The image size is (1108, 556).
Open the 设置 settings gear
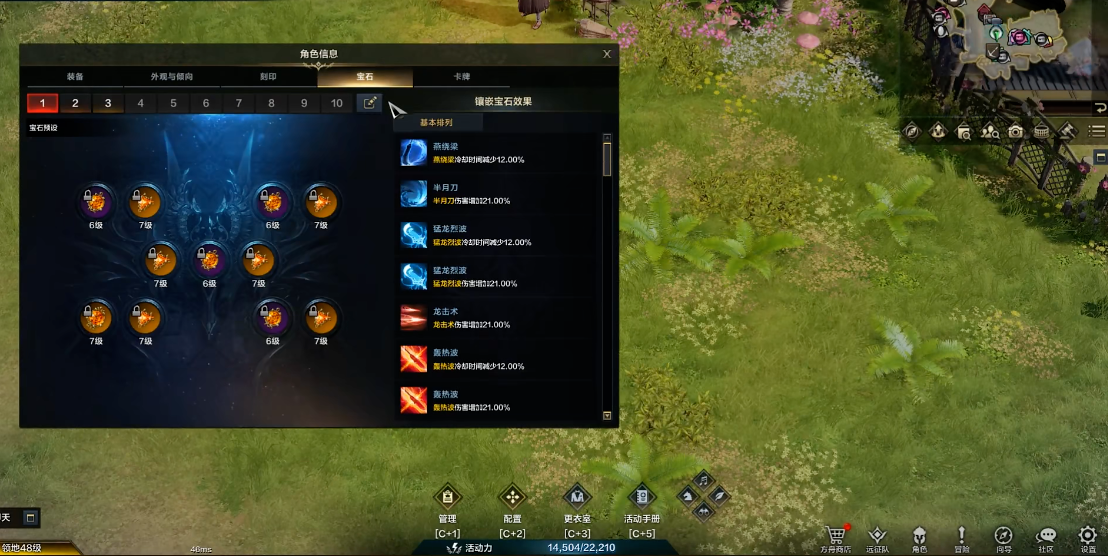pos(1087,537)
